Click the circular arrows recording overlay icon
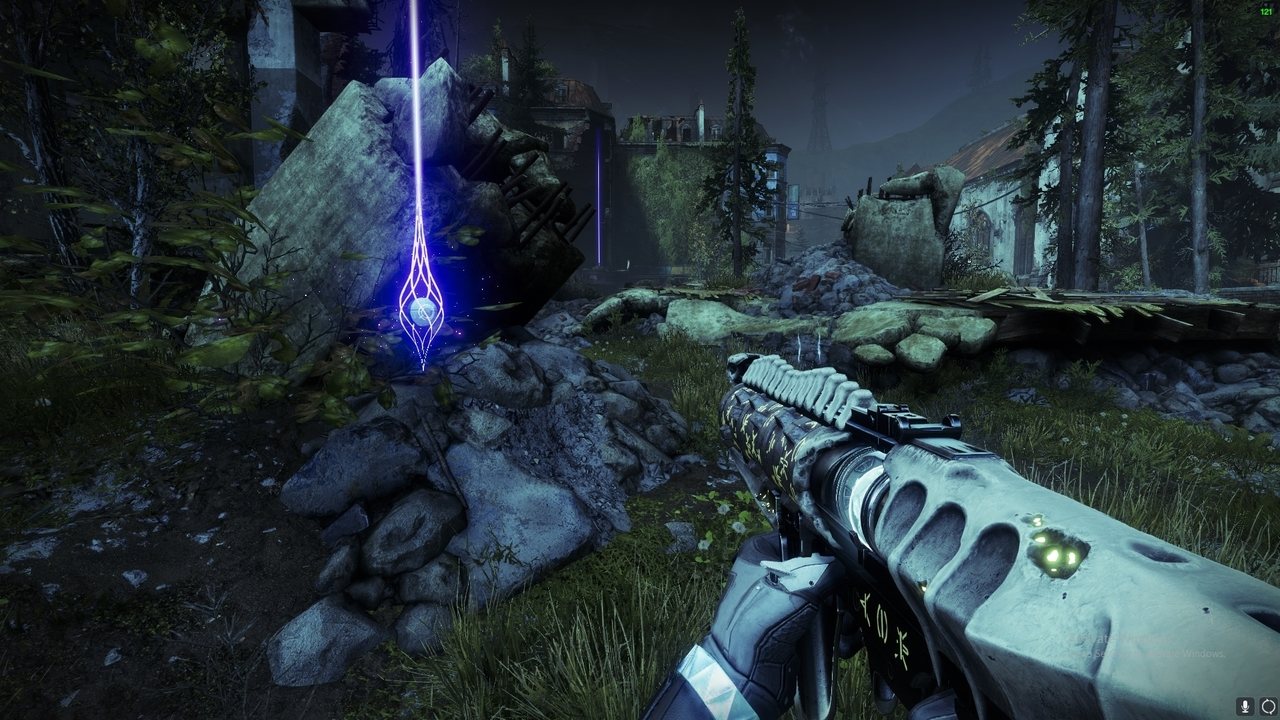The image size is (1280, 720). (x=1268, y=706)
